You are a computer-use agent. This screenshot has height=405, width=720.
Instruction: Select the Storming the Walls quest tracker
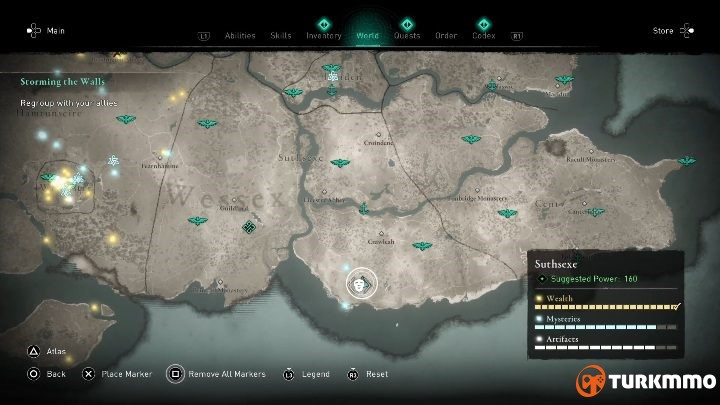click(x=62, y=82)
